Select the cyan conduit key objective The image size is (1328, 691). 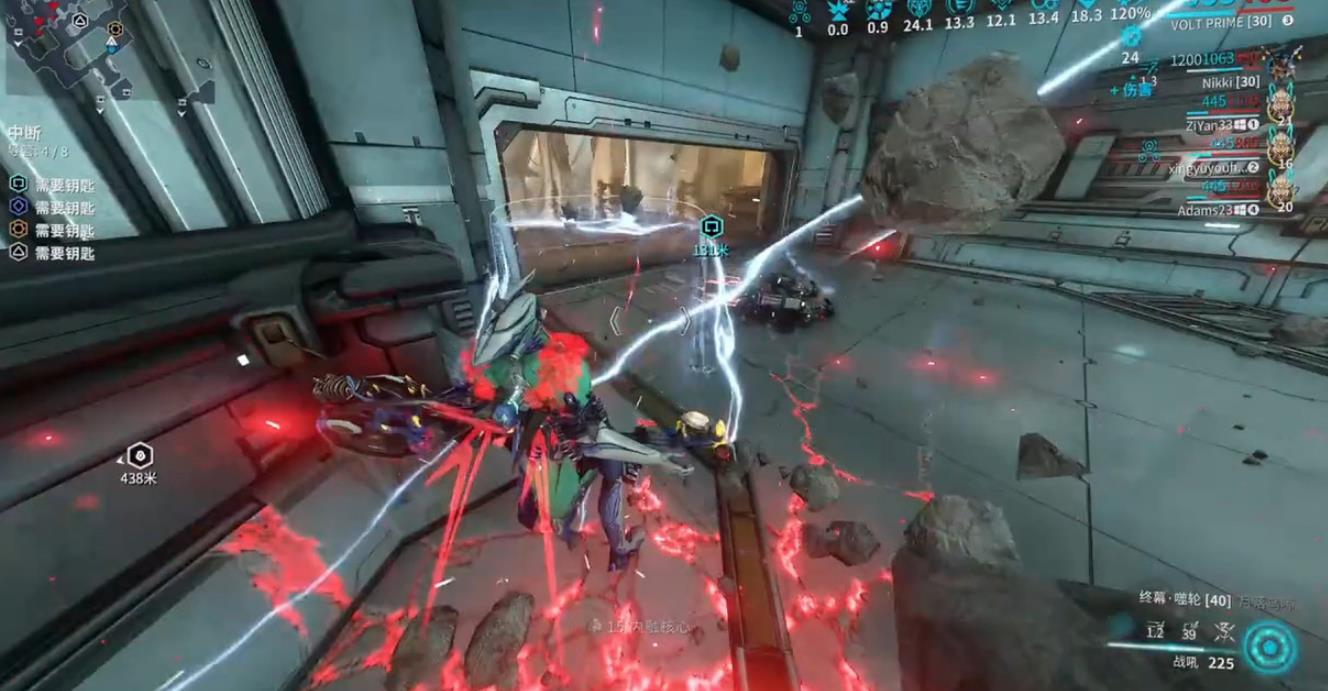19,184
